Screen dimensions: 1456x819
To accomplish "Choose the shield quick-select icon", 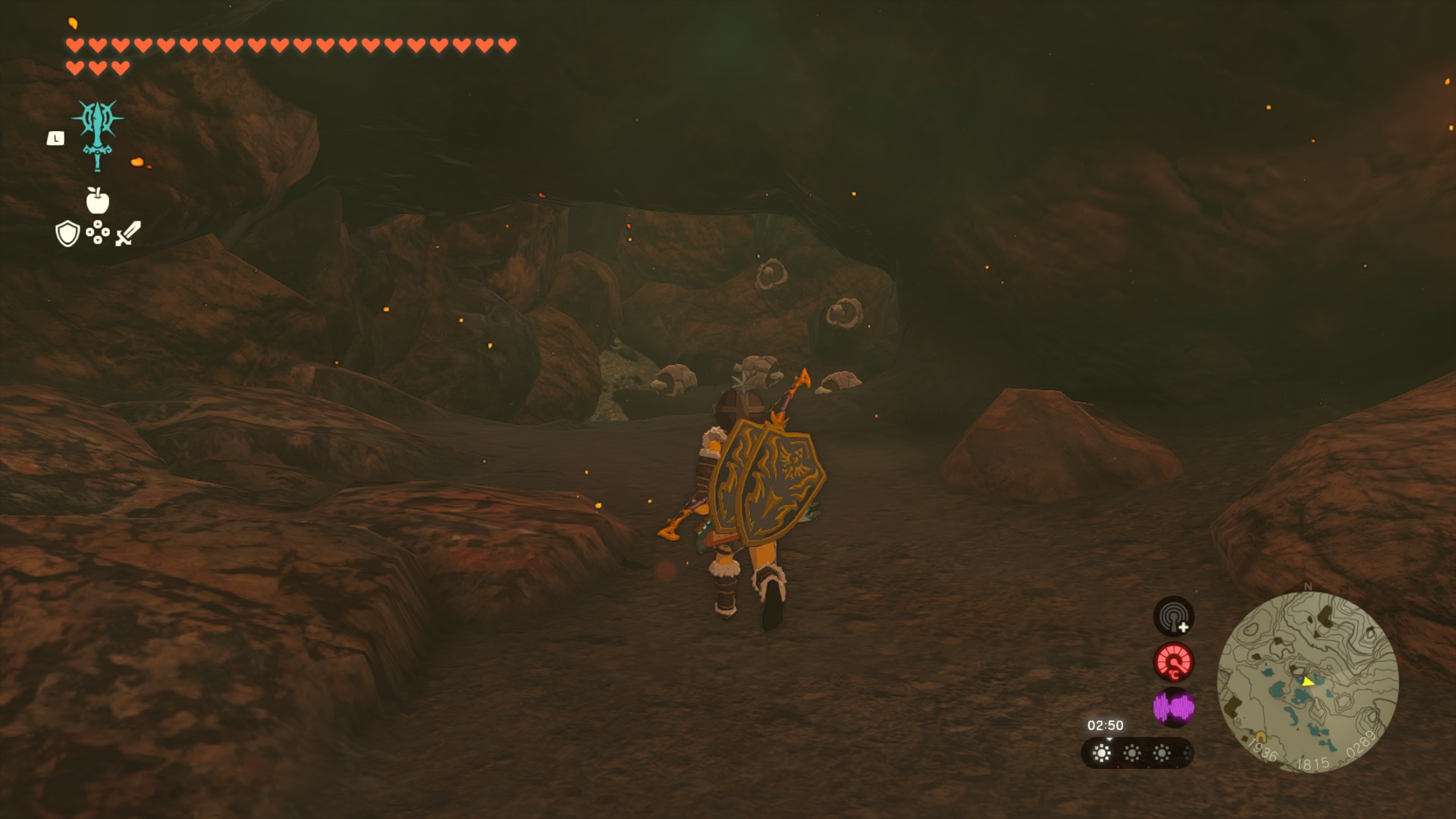I will pos(67,234).
